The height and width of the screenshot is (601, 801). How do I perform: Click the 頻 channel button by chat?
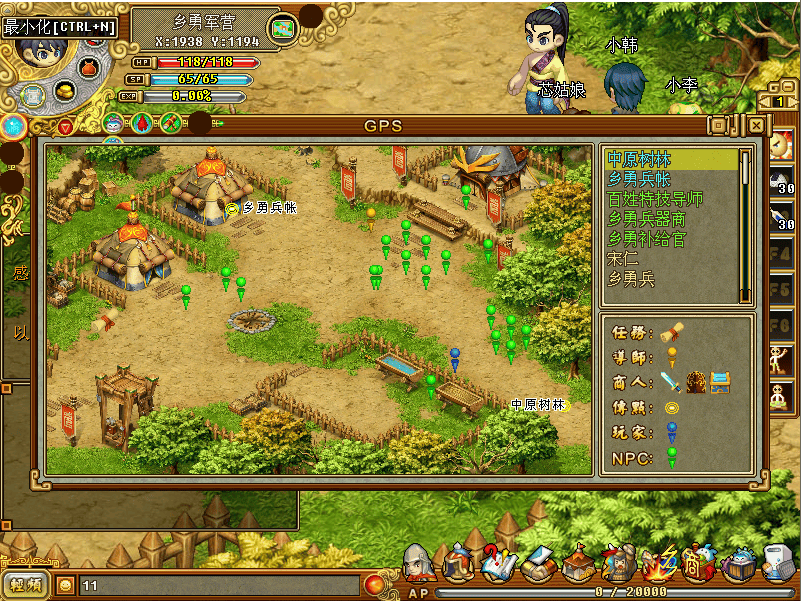(27, 585)
